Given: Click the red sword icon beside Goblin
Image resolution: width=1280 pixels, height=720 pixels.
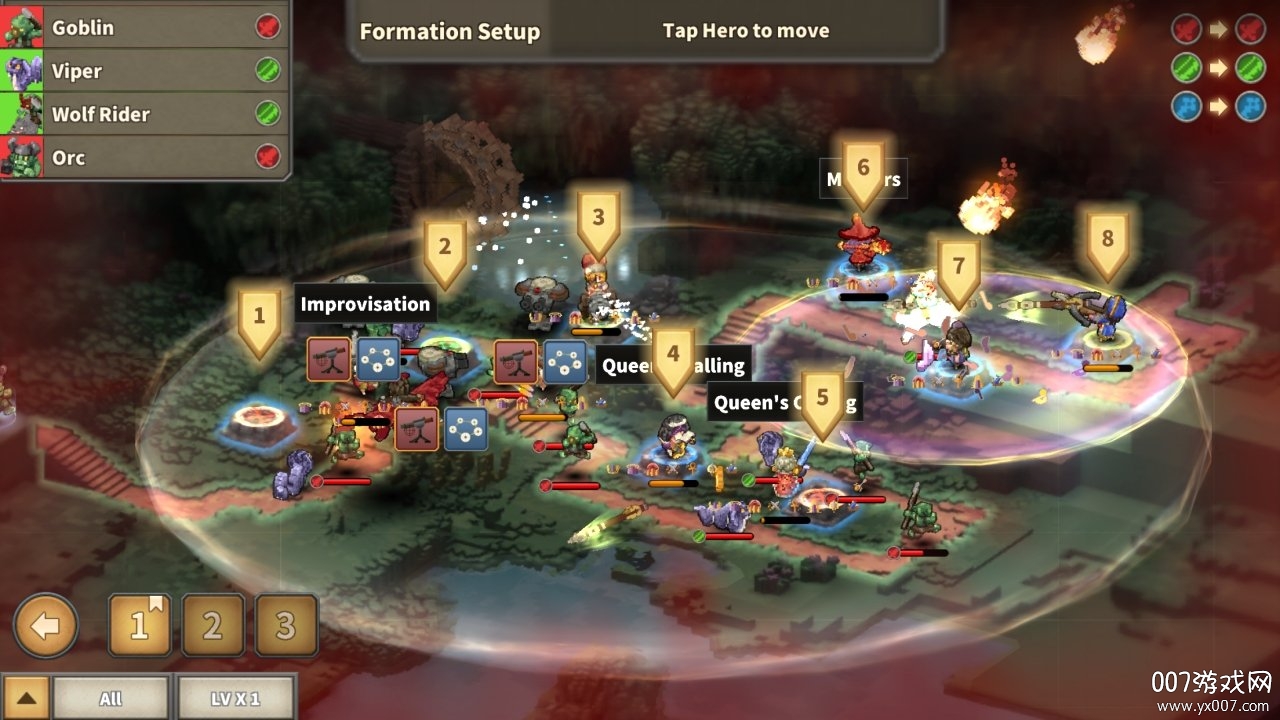Looking at the screenshot, I should tap(266, 26).
